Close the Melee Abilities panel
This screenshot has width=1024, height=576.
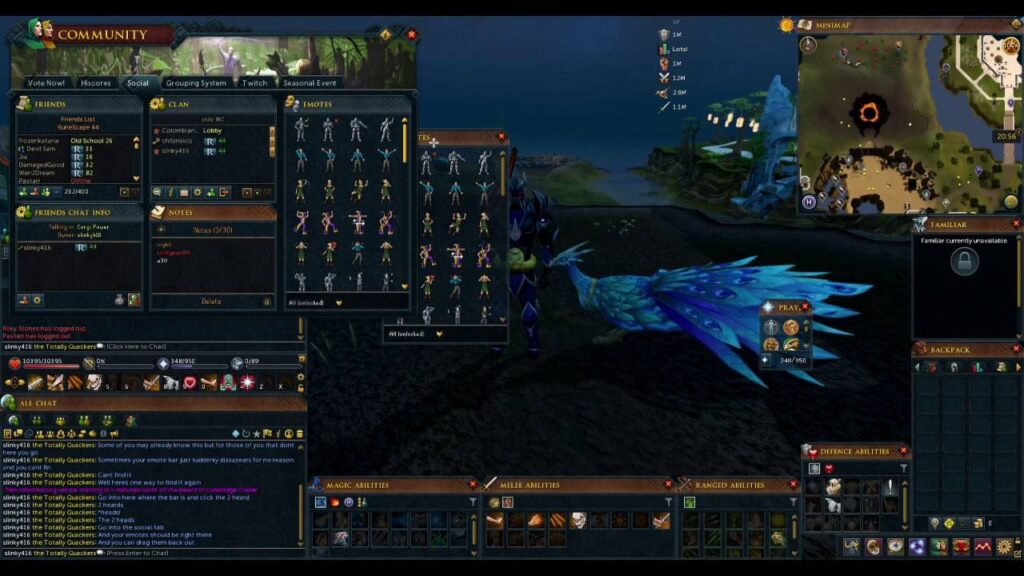669,485
